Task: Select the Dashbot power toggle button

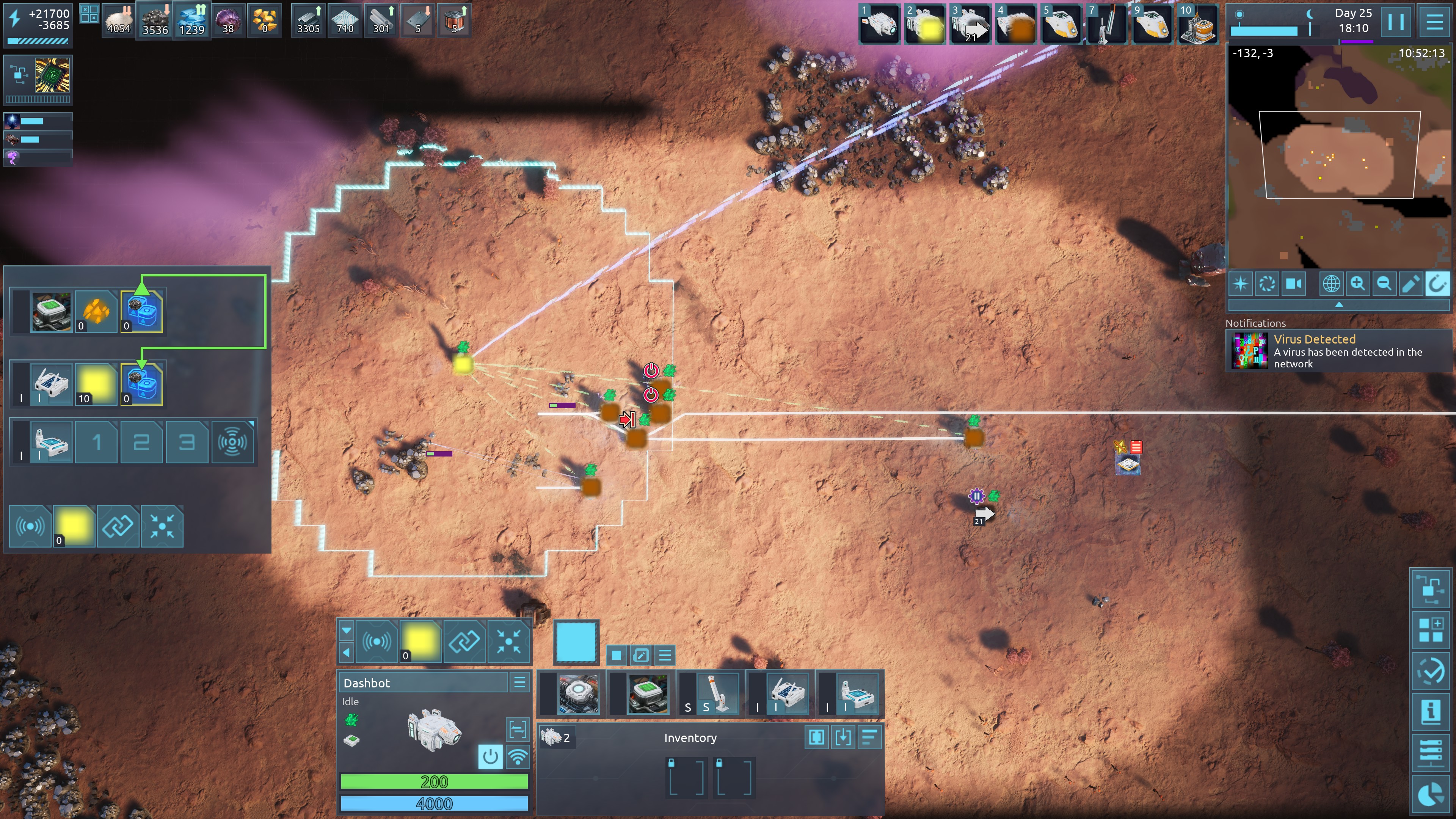Action: coord(490,756)
